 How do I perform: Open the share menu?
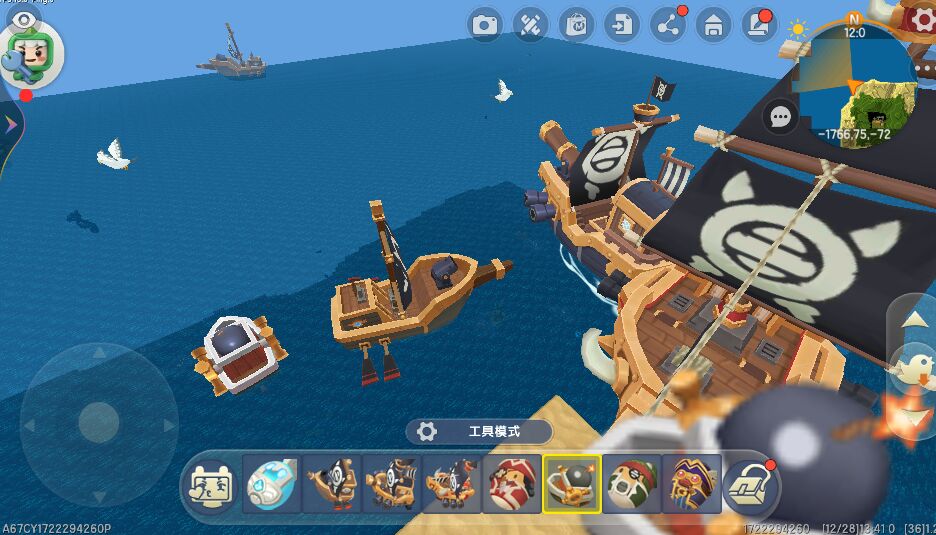(x=667, y=25)
